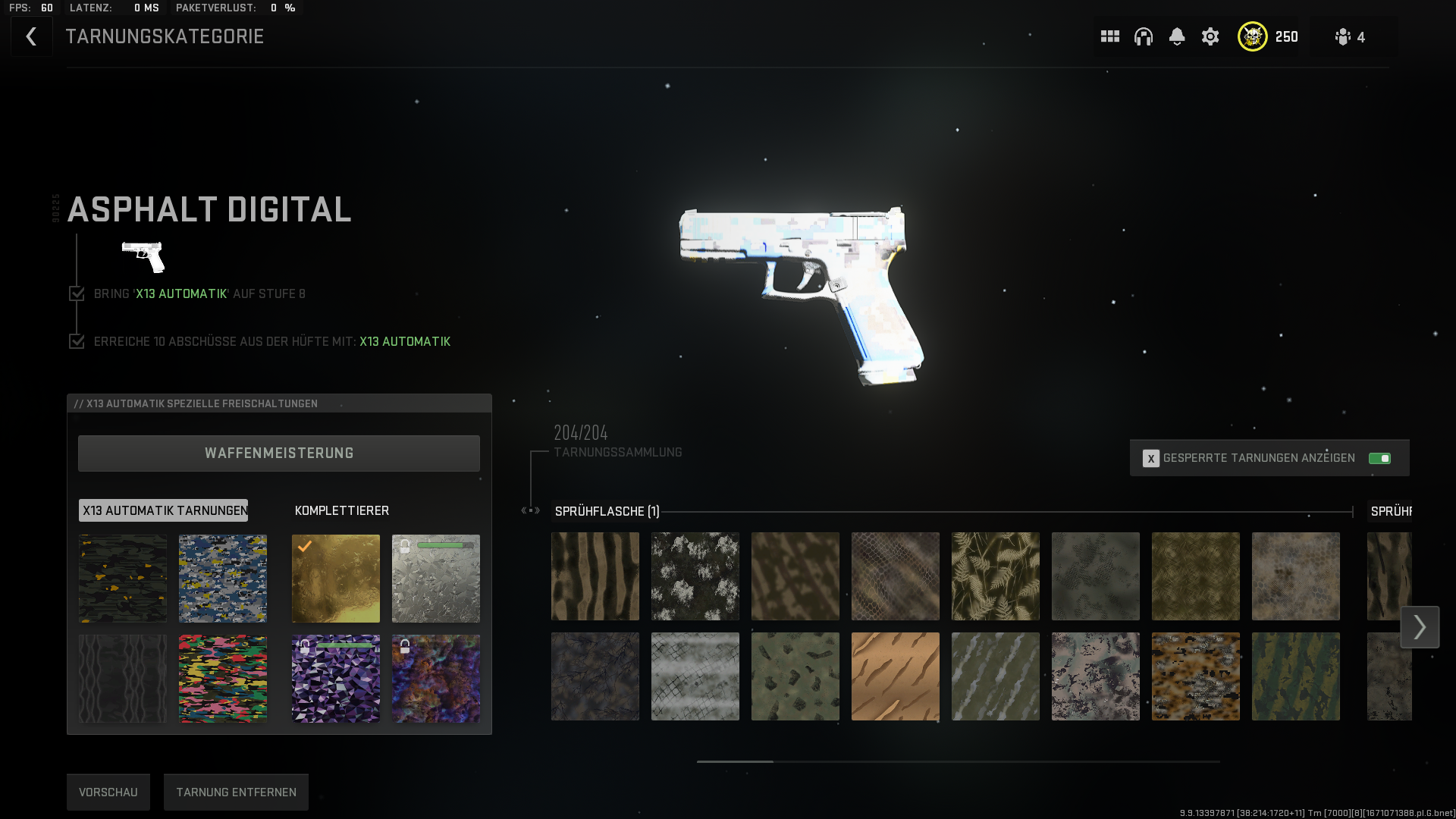Show next camo page with right arrow
The height and width of the screenshot is (819, 1456).
(1420, 627)
